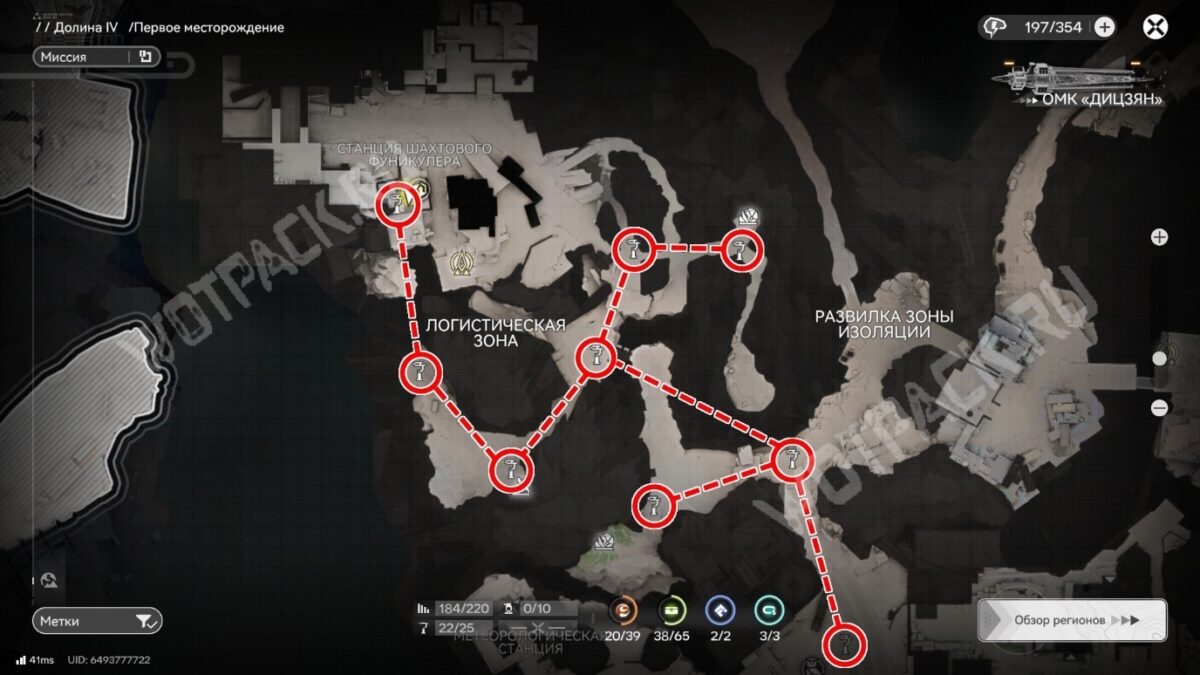The width and height of the screenshot is (1200, 675).
Task: Add stamina with the plus button
Action: pos(1104,27)
